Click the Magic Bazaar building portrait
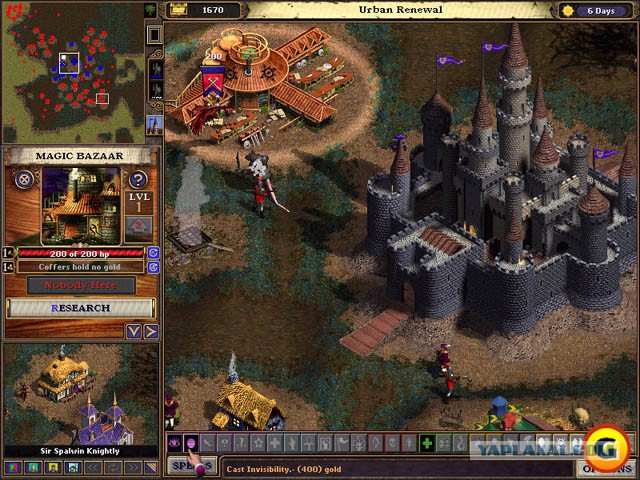This screenshot has height=480, width=640. [x=81, y=204]
